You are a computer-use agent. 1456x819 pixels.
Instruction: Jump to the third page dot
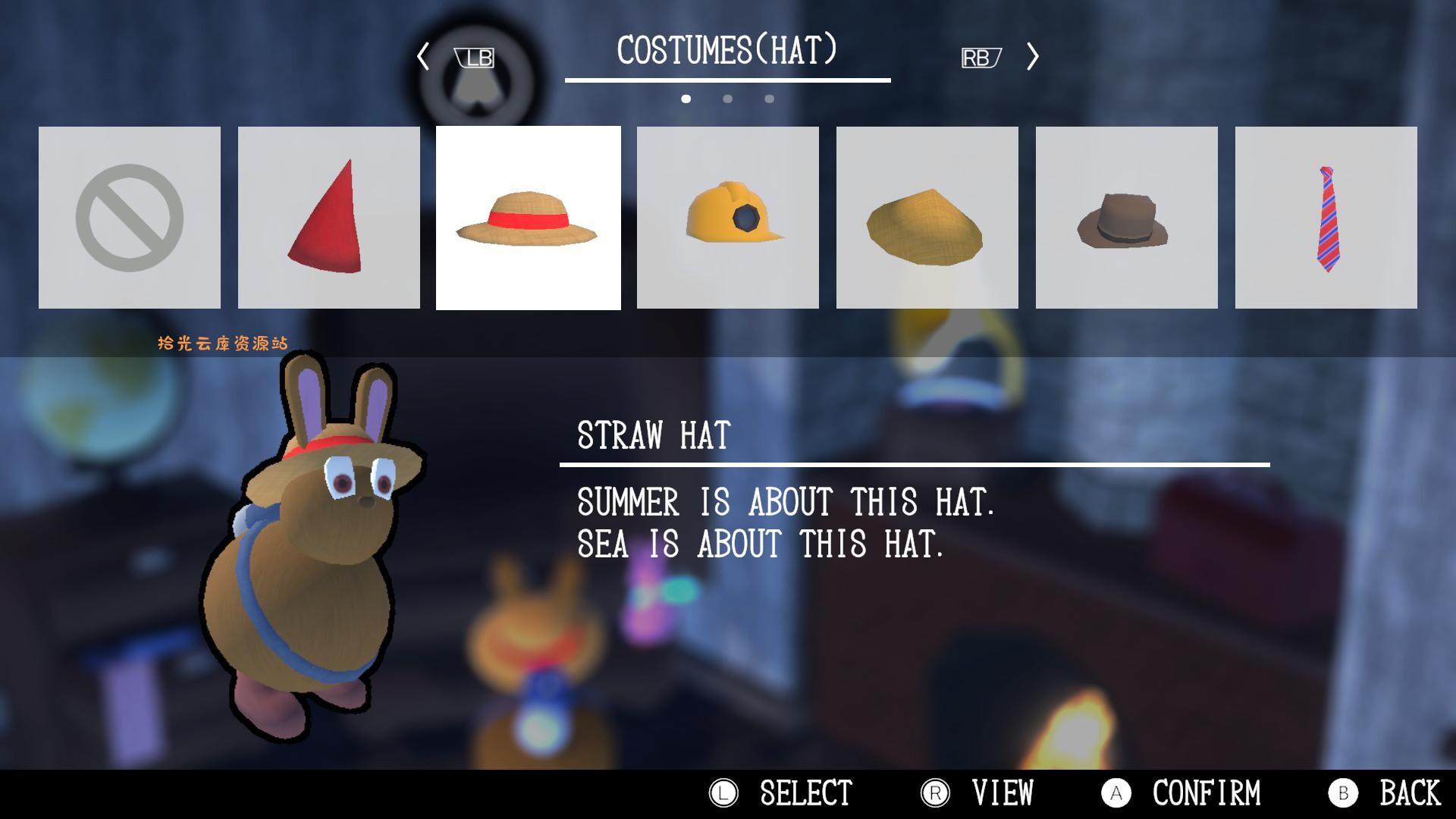click(x=769, y=99)
